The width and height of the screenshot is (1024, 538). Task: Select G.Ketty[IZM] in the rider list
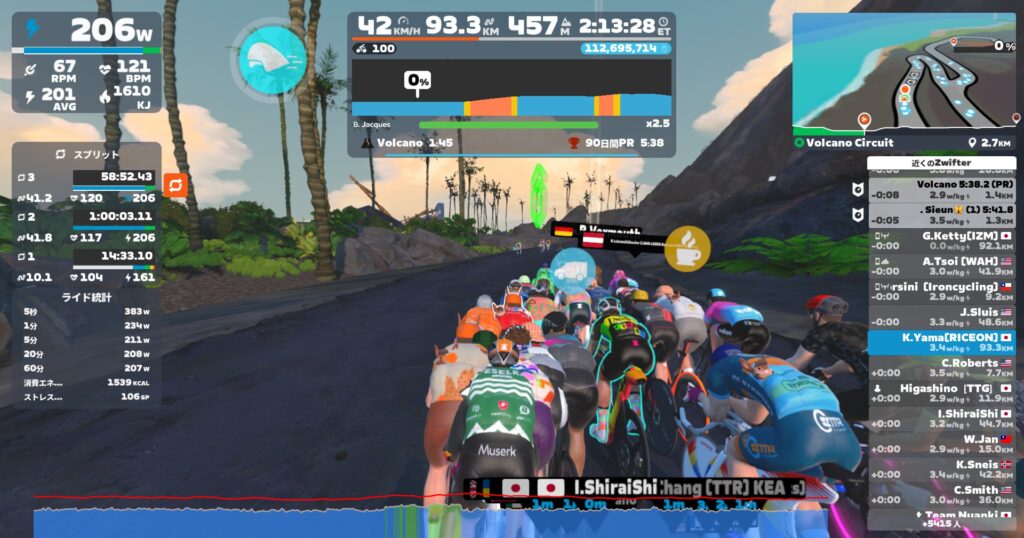point(940,239)
